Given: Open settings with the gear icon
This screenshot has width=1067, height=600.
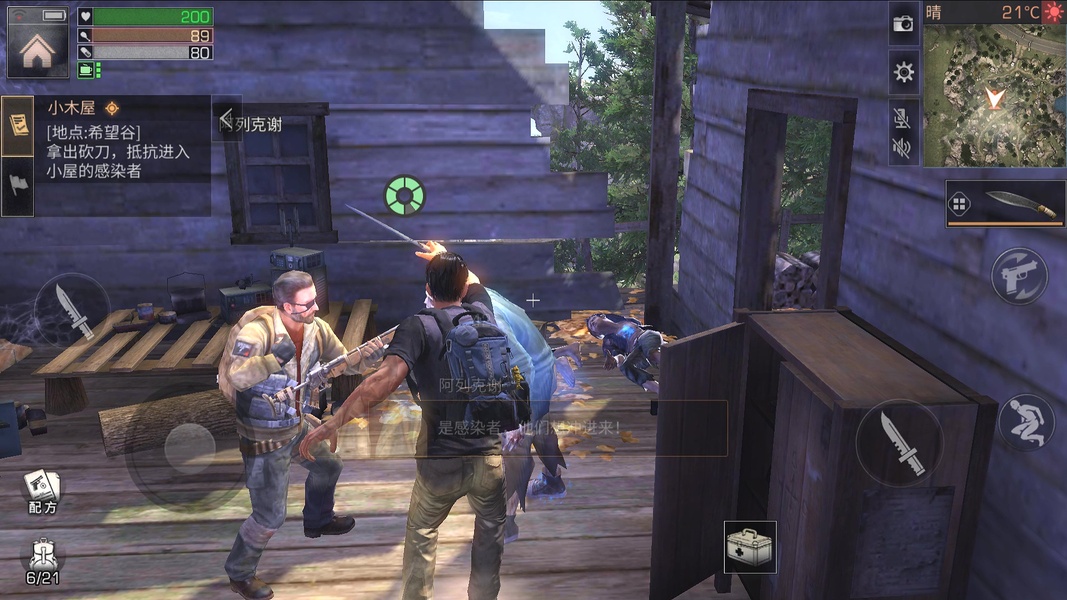Looking at the screenshot, I should 904,72.
